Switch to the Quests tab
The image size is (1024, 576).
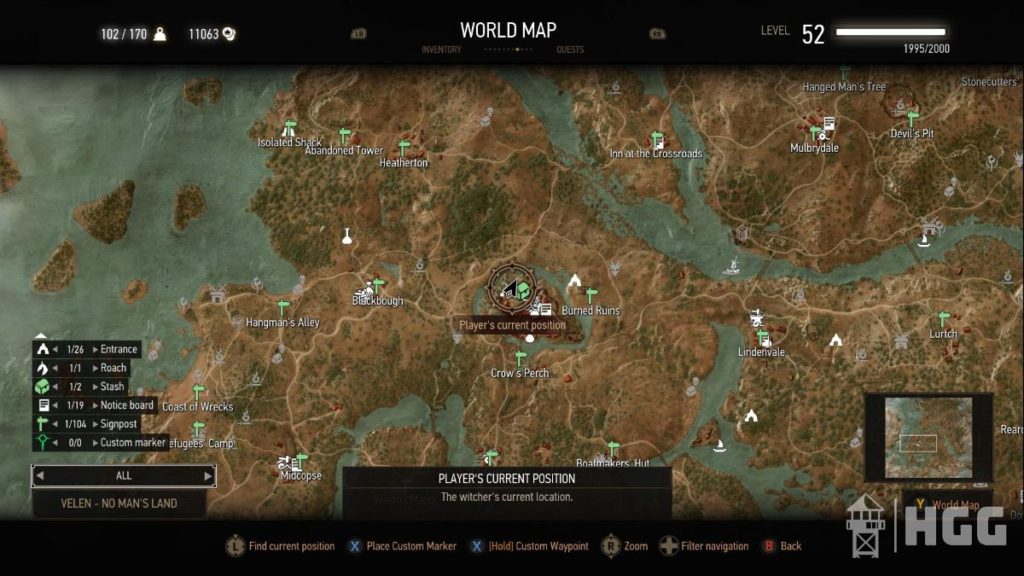[x=570, y=49]
